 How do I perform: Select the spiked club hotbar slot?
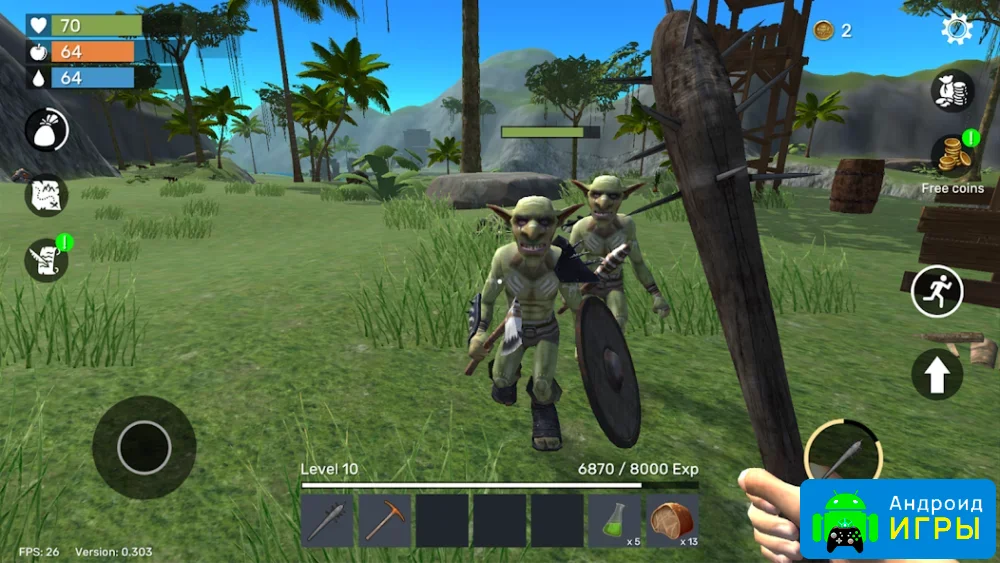[327, 521]
